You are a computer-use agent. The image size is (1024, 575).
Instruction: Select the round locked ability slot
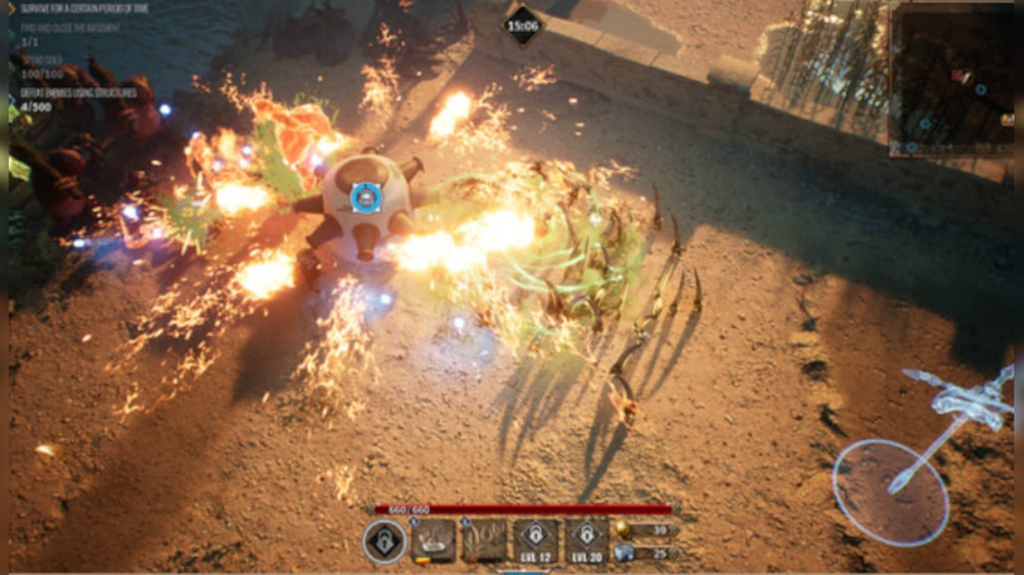[x=384, y=541]
